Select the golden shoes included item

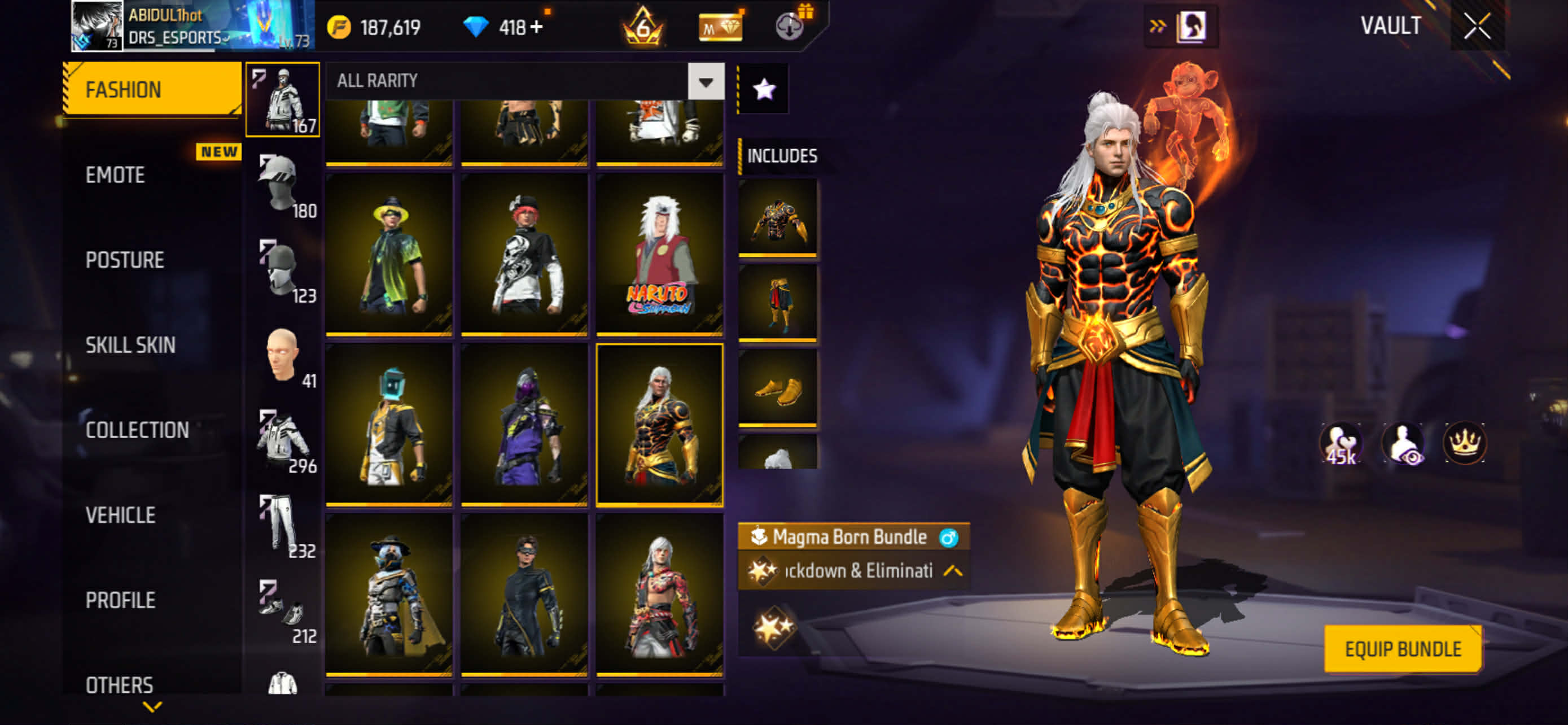pos(777,388)
